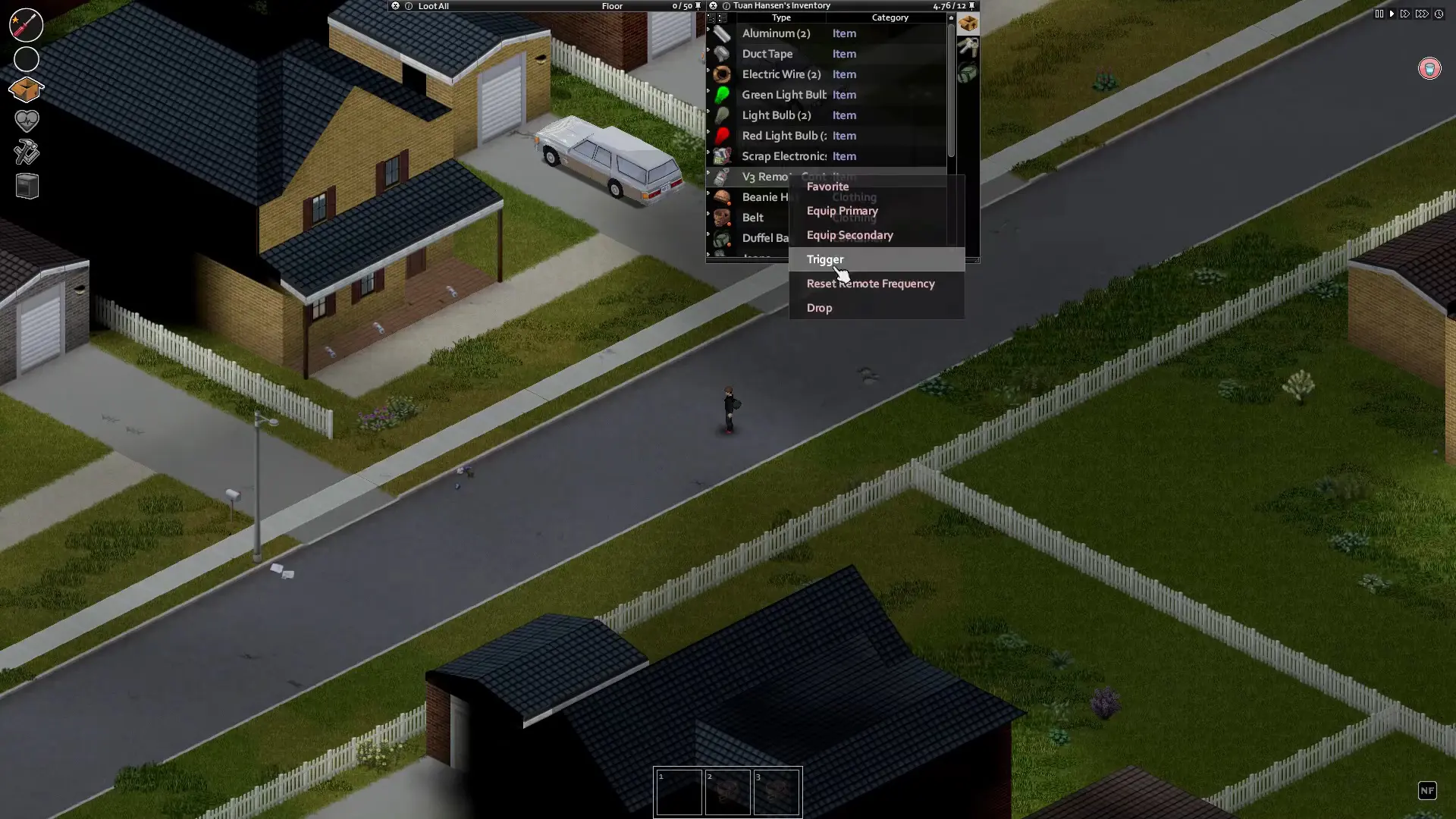The width and height of the screenshot is (1456, 819).
Task: Expand the Electric Wire entry
Action: coord(708,74)
